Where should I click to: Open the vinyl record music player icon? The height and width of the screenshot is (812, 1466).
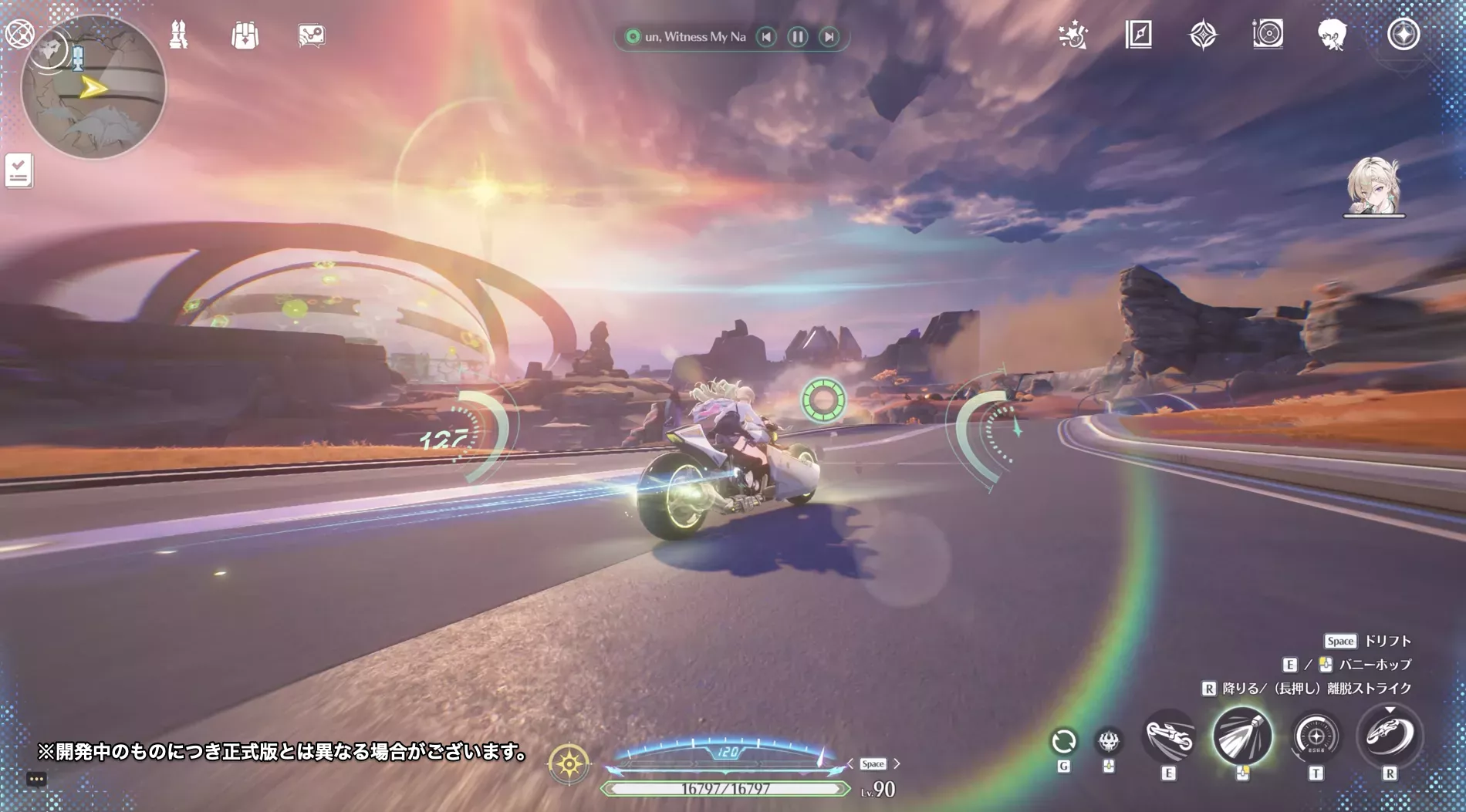1268,35
